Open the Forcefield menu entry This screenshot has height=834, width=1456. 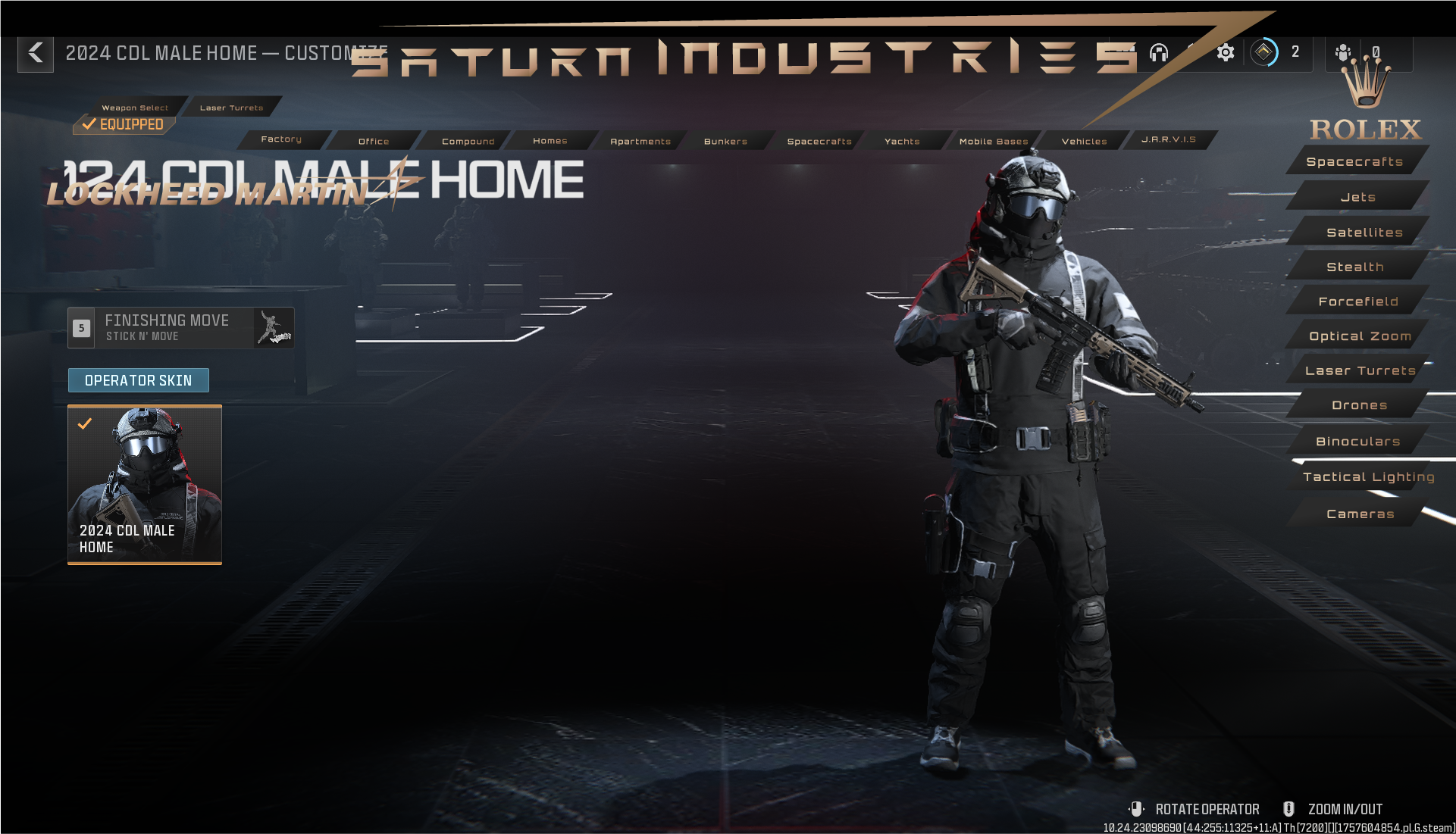1357,301
